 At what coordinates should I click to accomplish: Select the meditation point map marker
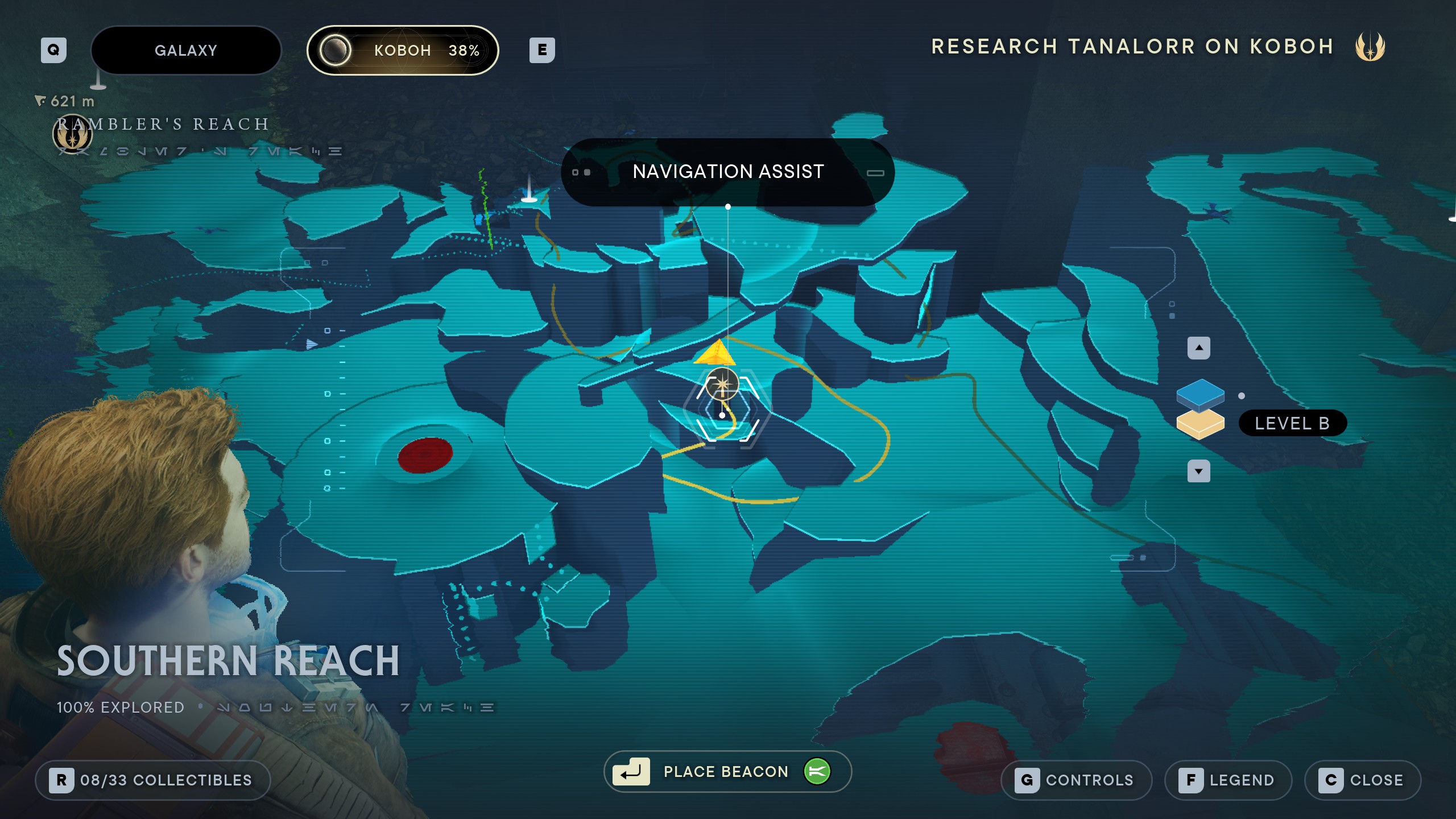point(722,385)
